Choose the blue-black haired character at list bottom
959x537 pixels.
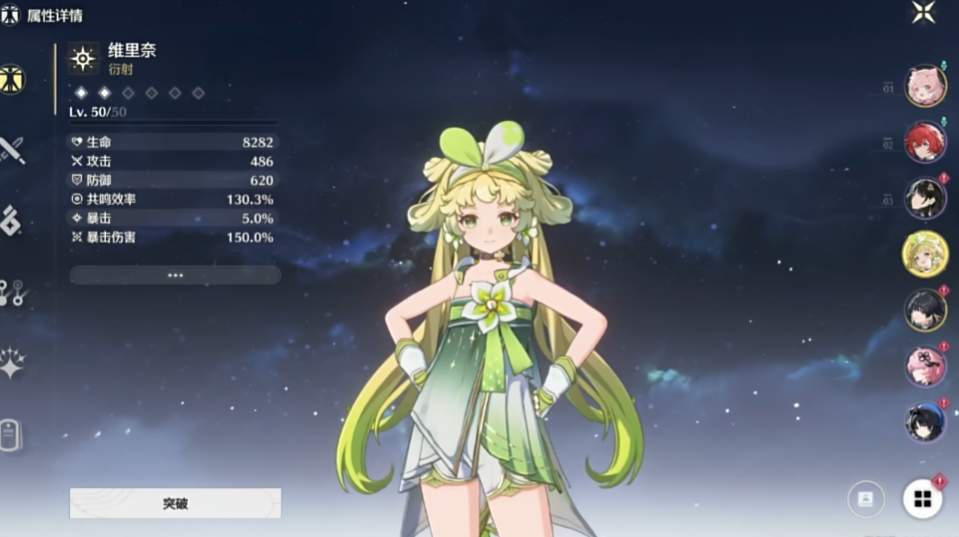(x=925, y=422)
